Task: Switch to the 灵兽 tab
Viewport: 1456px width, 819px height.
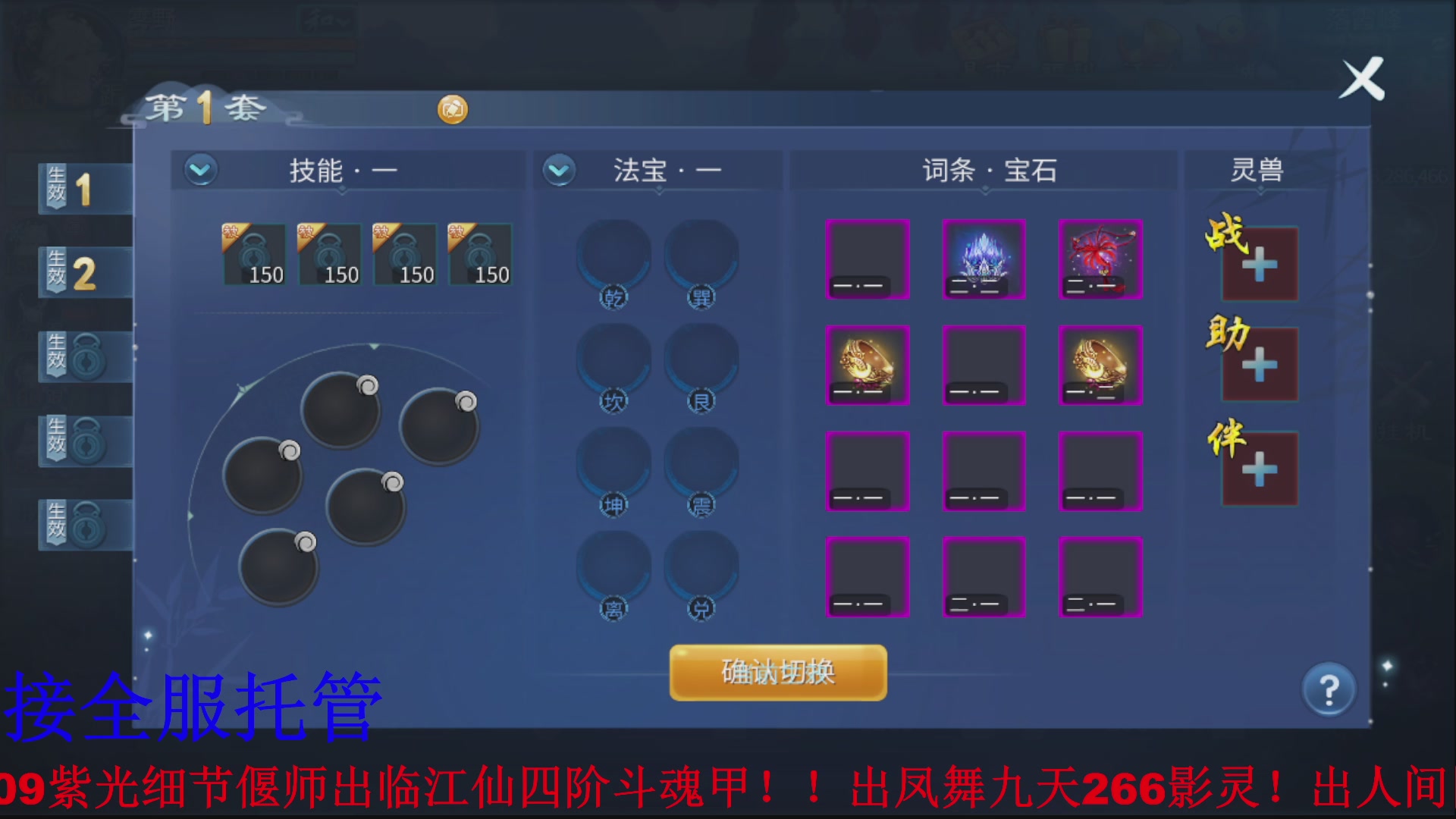Action: tap(1254, 171)
